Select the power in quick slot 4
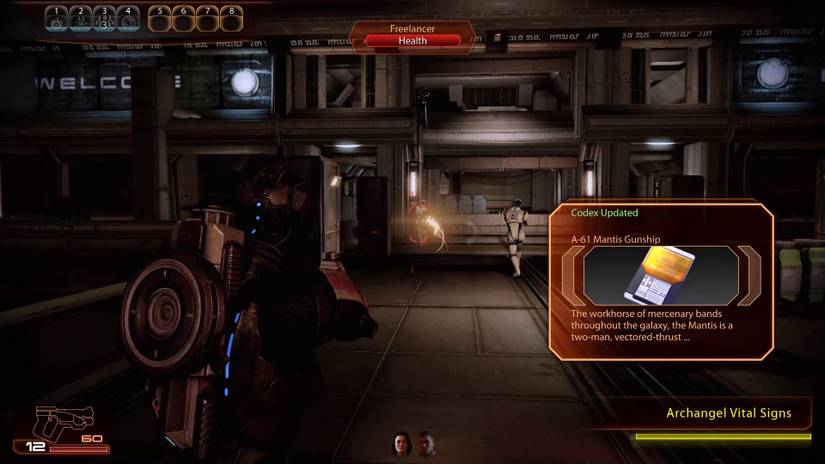825x464 pixels. pyautogui.click(x=127, y=18)
